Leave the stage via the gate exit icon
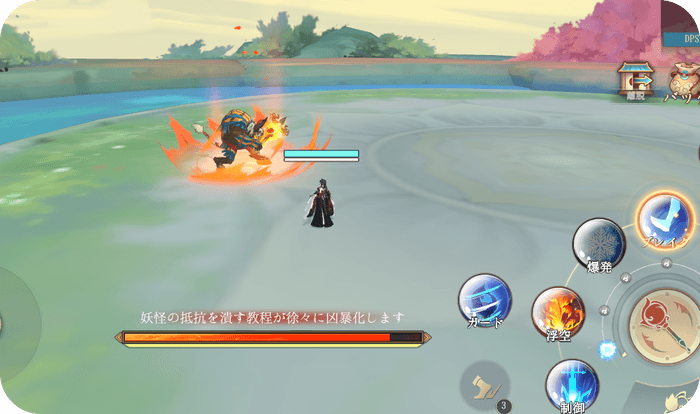 point(634,80)
